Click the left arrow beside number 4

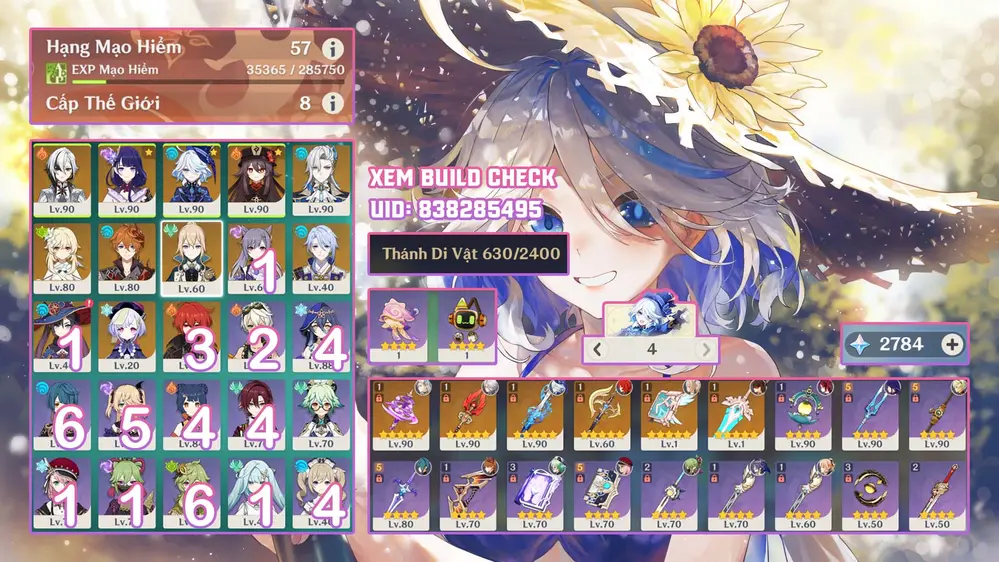pos(596,349)
